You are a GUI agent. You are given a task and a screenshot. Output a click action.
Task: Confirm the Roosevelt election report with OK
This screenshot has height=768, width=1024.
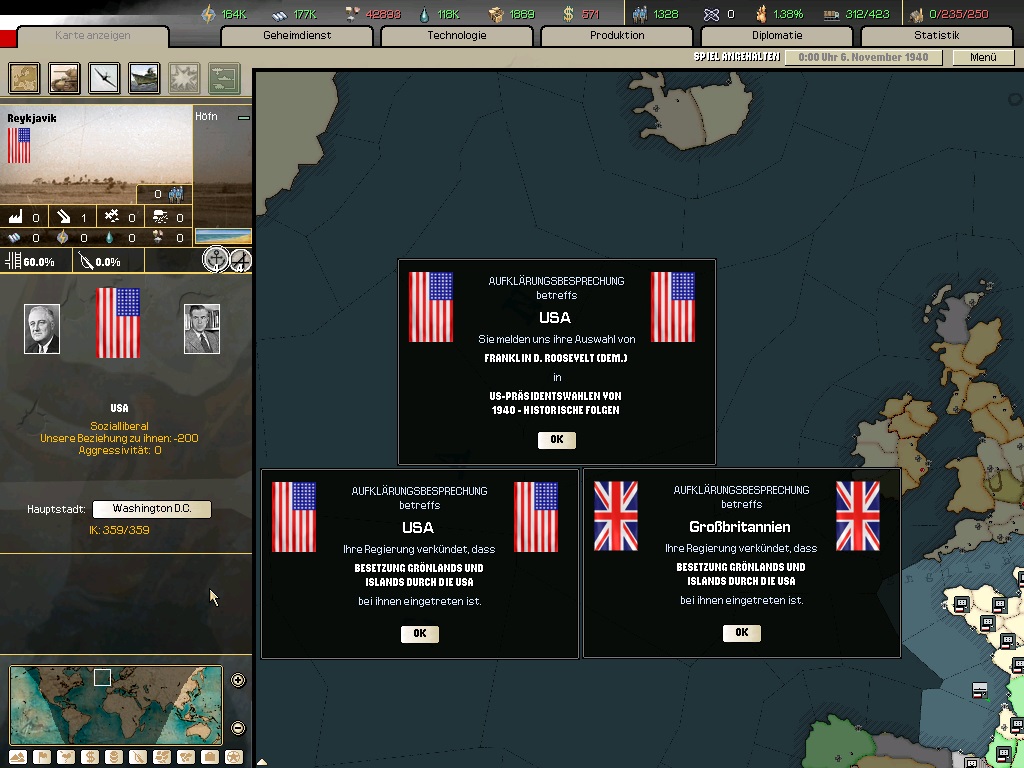(557, 440)
